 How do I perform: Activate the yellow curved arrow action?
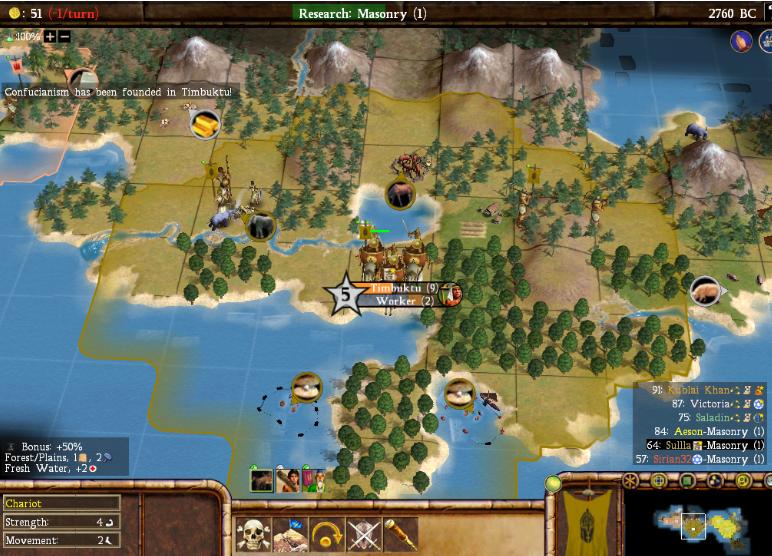click(x=326, y=534)
